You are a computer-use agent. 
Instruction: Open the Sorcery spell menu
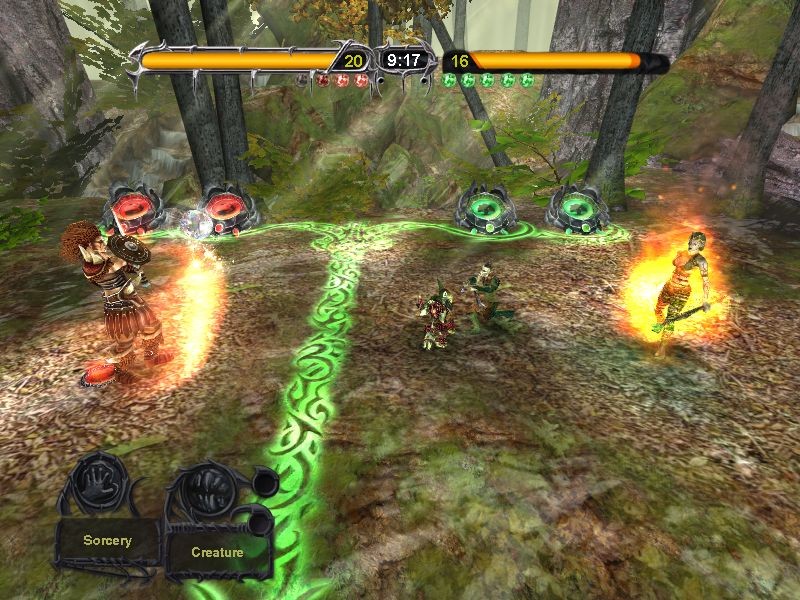(107, 541)
